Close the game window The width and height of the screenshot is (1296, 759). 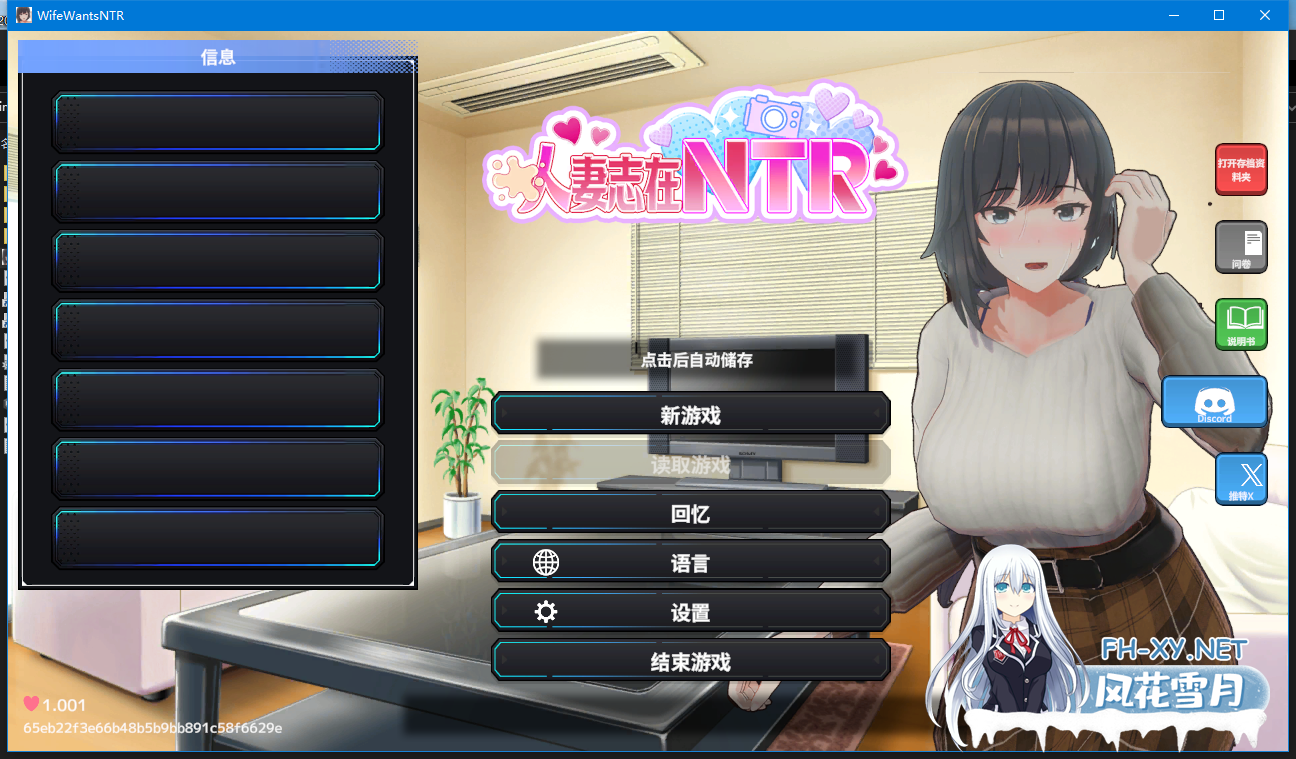(x=1265, y=15)
